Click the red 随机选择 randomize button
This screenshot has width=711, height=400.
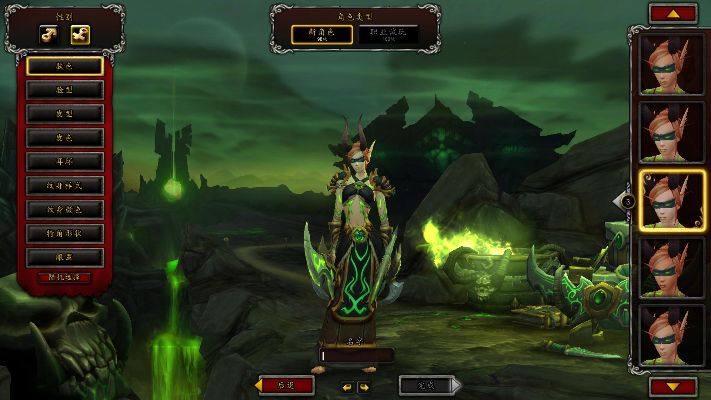(x=64, y=277)
